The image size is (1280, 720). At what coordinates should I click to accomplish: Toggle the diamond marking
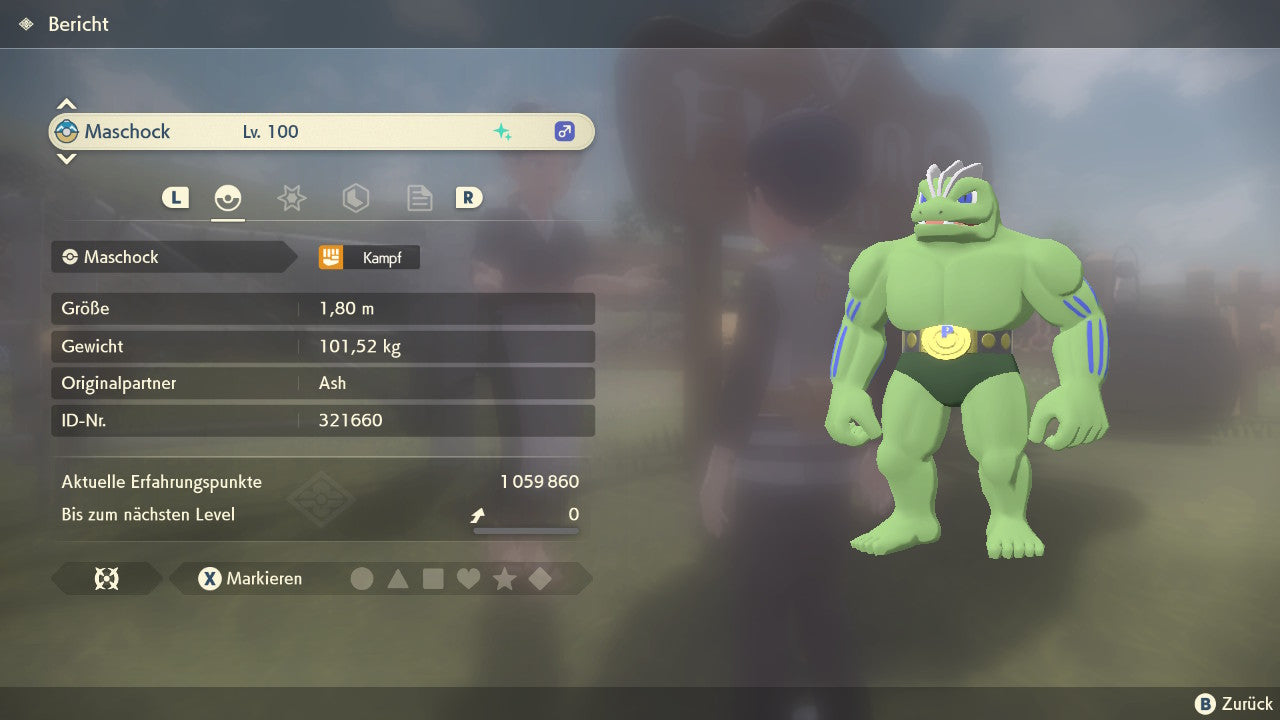pos(540,579)
